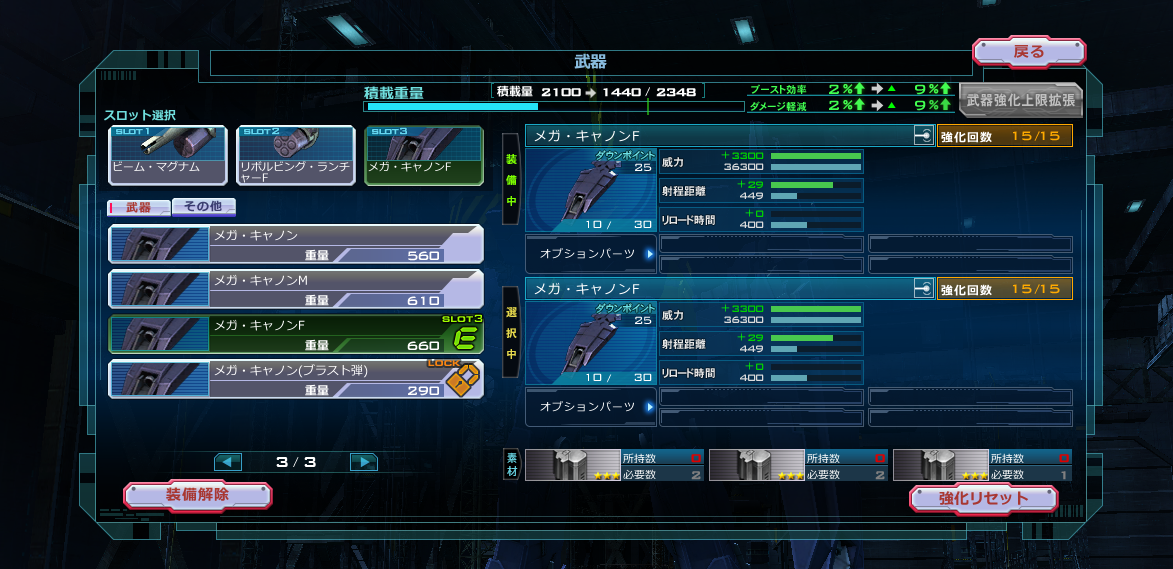Choose the equipped メガ・キャノンF list row
This screenshot has width=1173, height=569.
pos(295,334)
